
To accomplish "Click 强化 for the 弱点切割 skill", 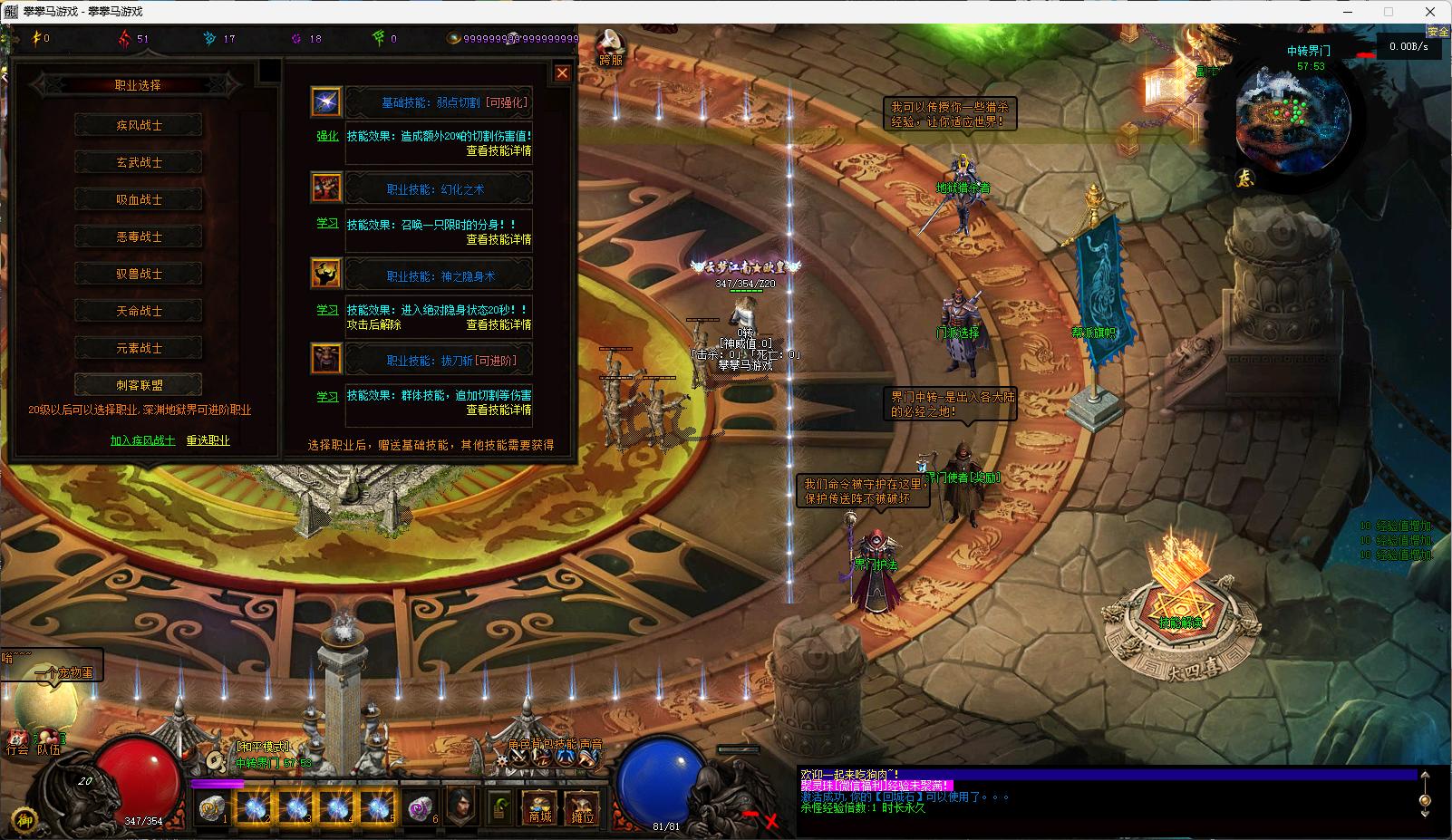I will coord(326,136).
